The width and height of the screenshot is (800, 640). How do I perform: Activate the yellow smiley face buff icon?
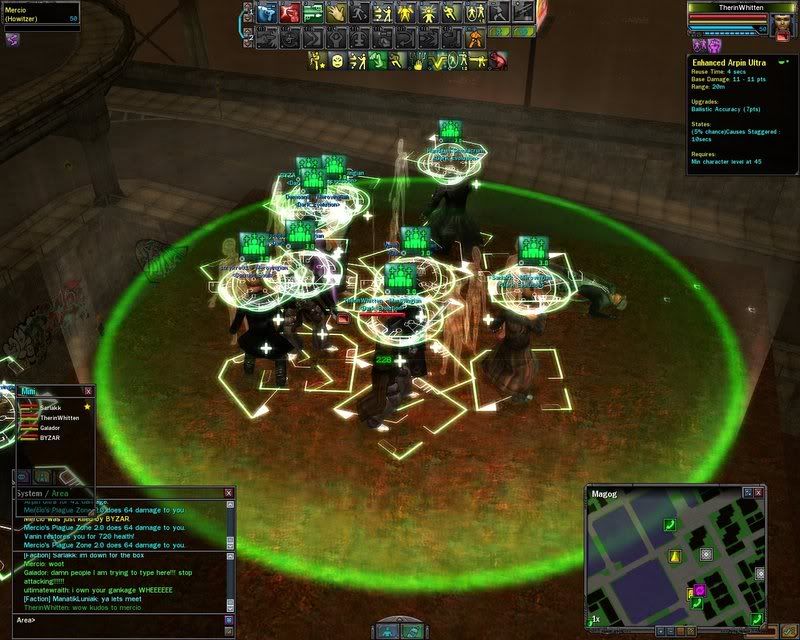coord(338,61)
